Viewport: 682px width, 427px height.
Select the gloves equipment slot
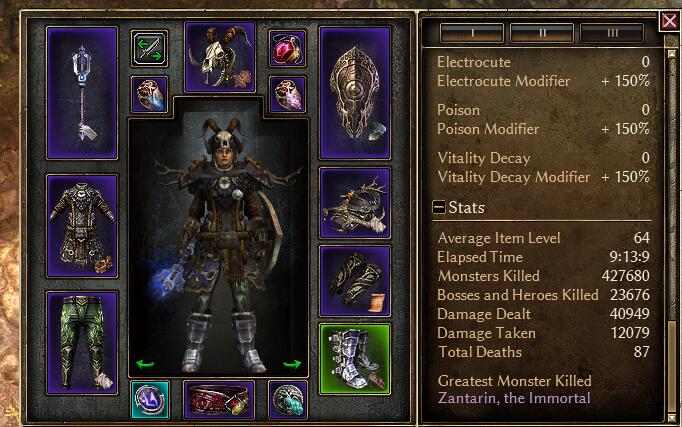click(354, 281)
